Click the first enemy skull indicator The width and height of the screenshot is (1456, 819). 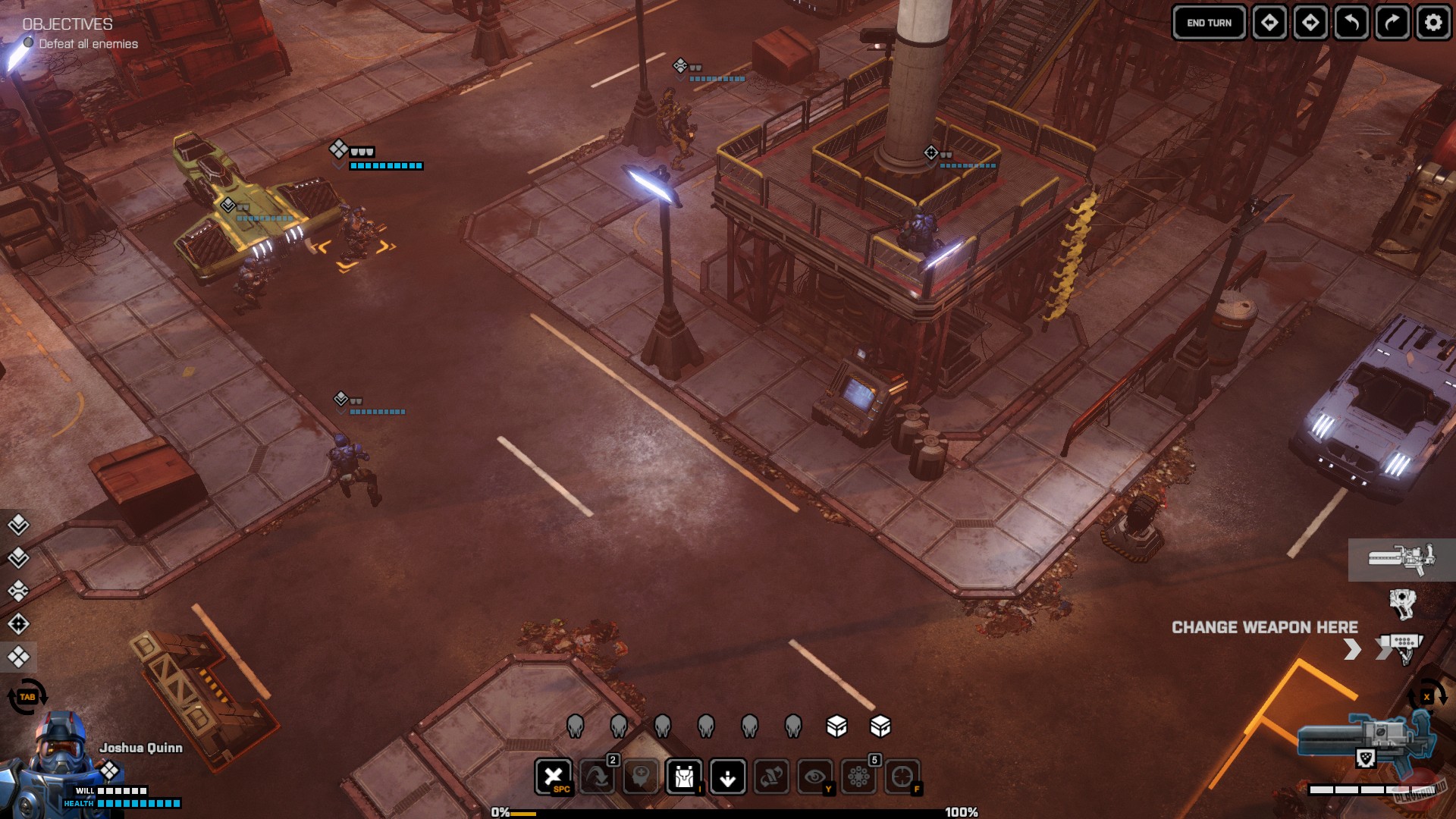pos(576,726)
